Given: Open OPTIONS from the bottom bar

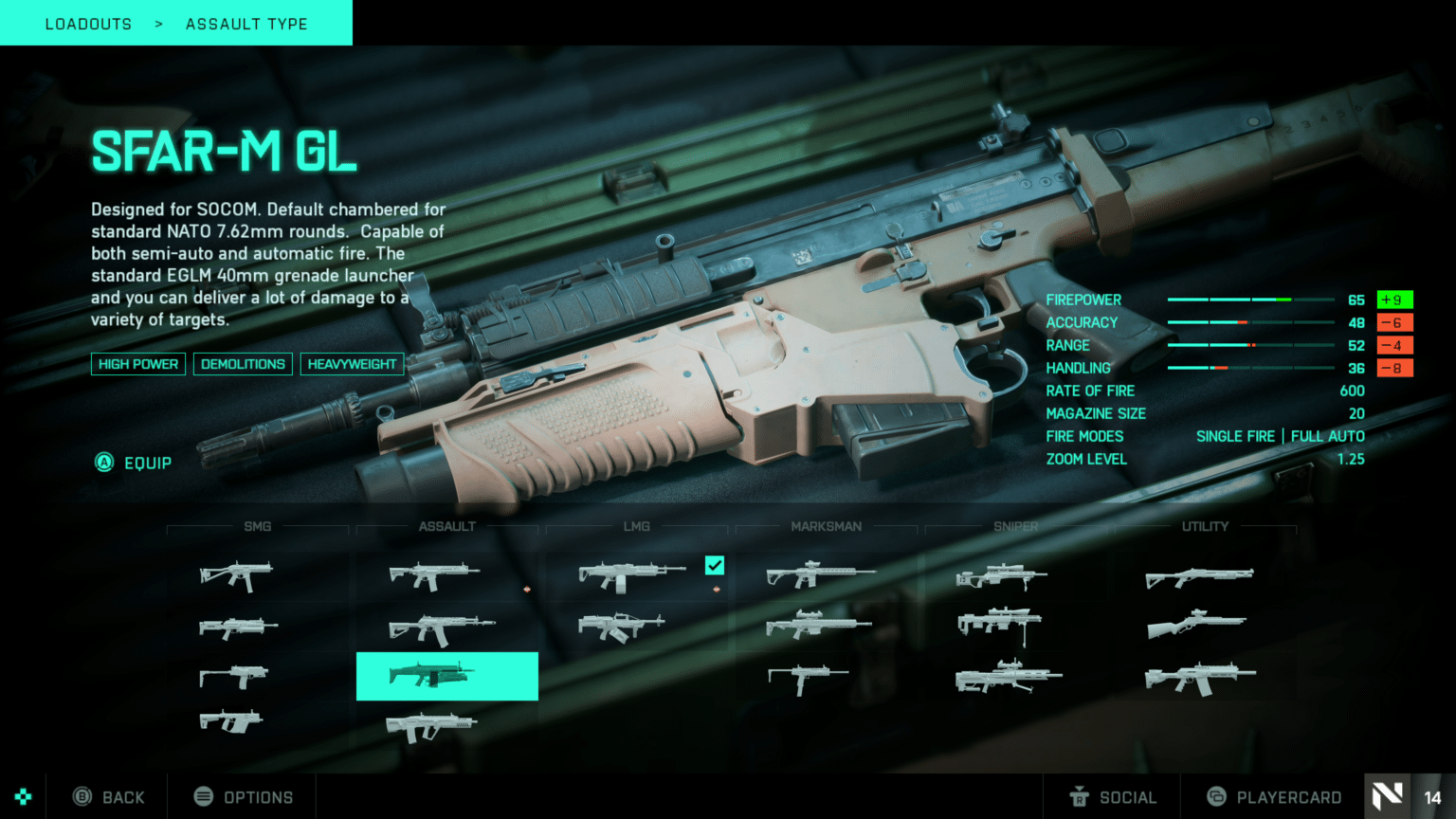Looking at the screenshot, I should [242, 796].
